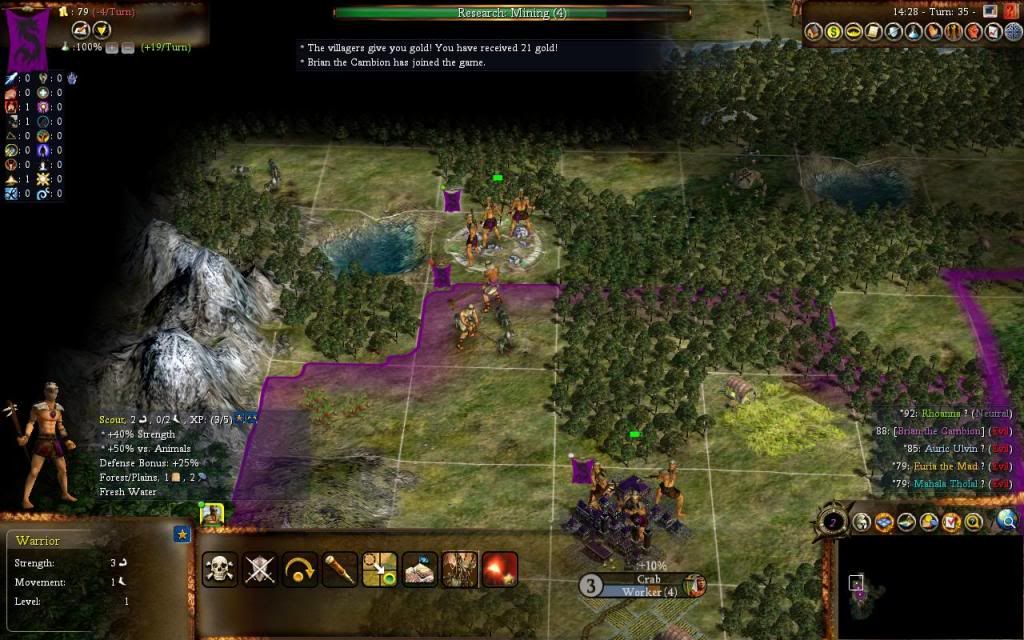
Task: Click the unit action icon depicting mountains
Action: [419, 569]
